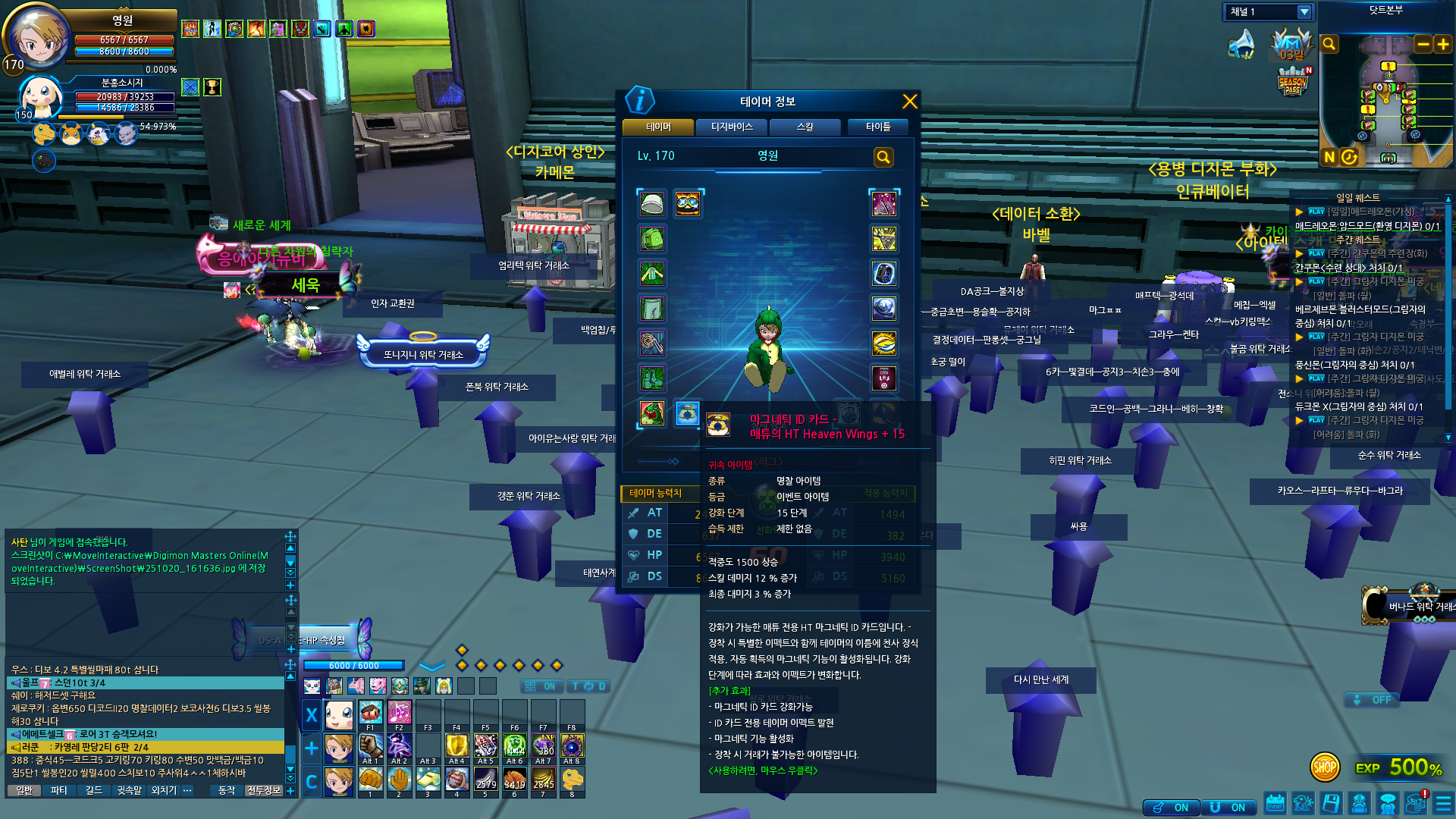Click the tamer search magnifier button
Viewport: 1456px width, 819px height.
point(883,157)
